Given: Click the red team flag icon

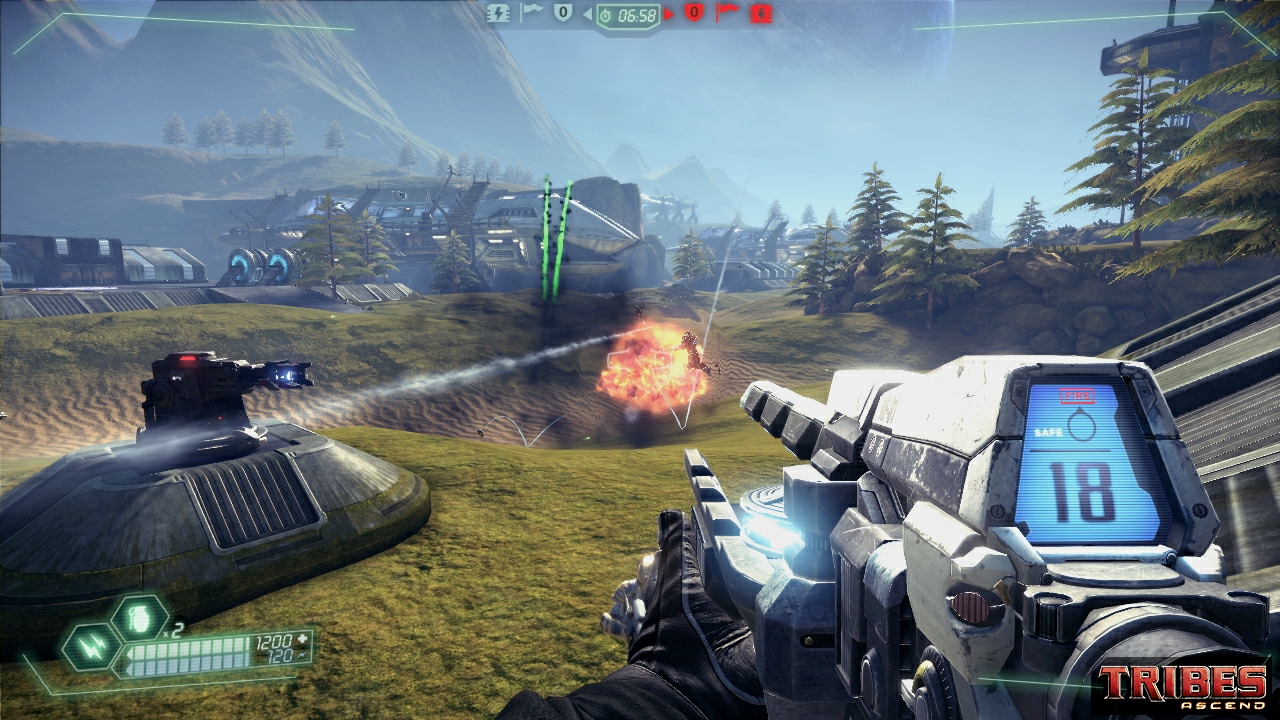Looking at the screenshot, I should pyautogui.click(x=727, y=13).
